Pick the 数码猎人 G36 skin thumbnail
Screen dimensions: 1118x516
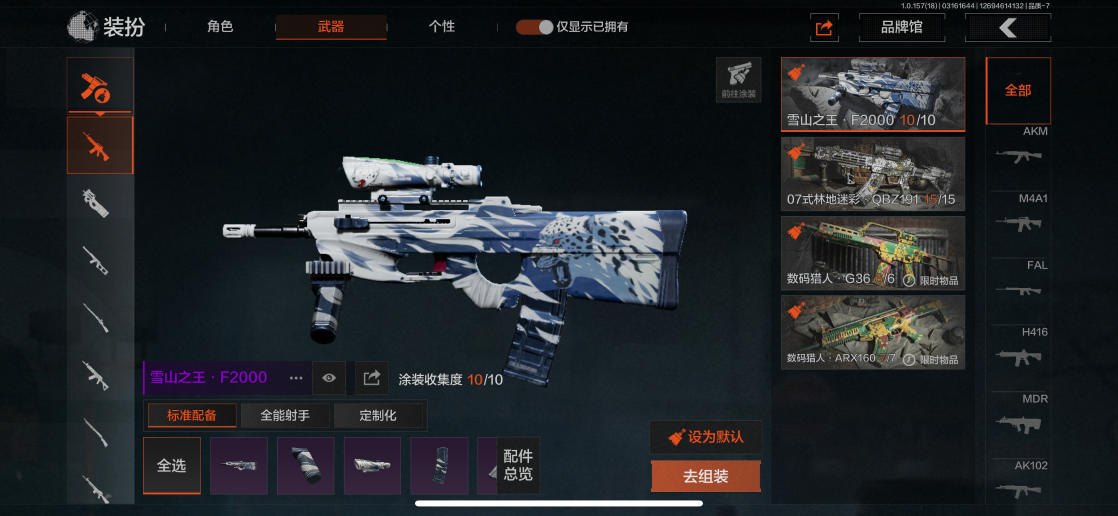(x=873, y=252)
